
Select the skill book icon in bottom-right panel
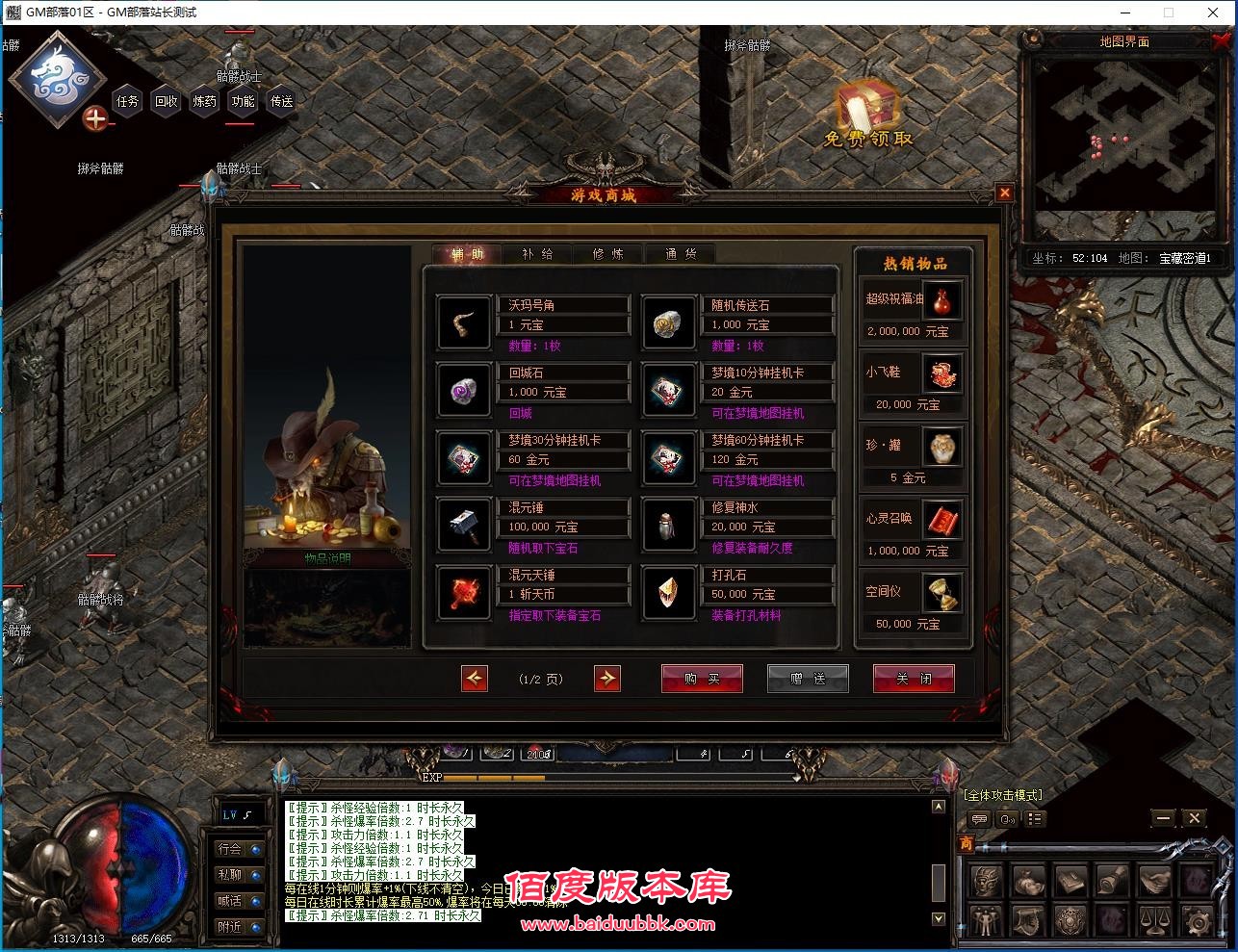click(x=1070, y=880)
